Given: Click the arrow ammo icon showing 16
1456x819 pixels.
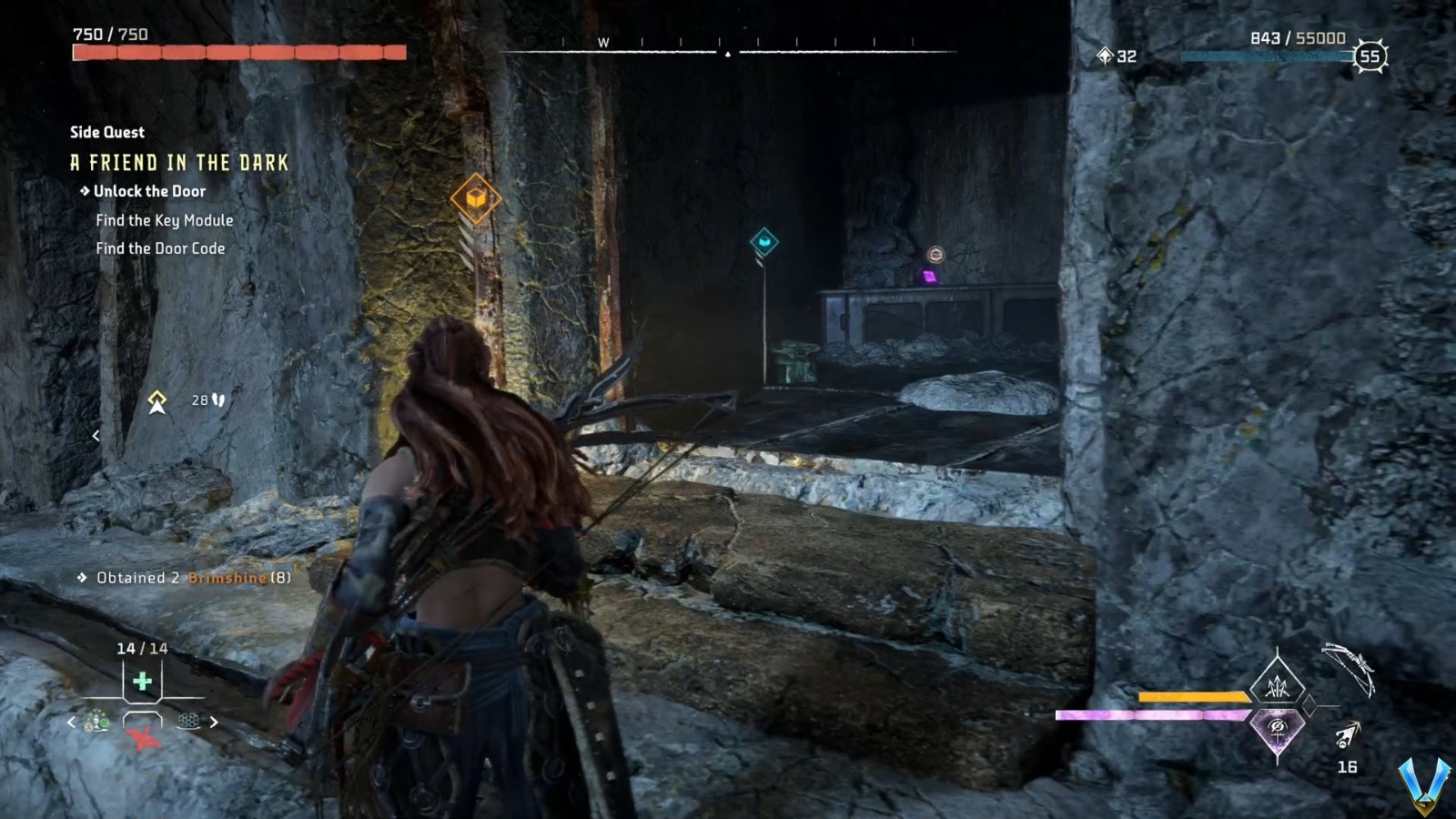Looking at the screenshot, I should click(x=1346, y=739).
